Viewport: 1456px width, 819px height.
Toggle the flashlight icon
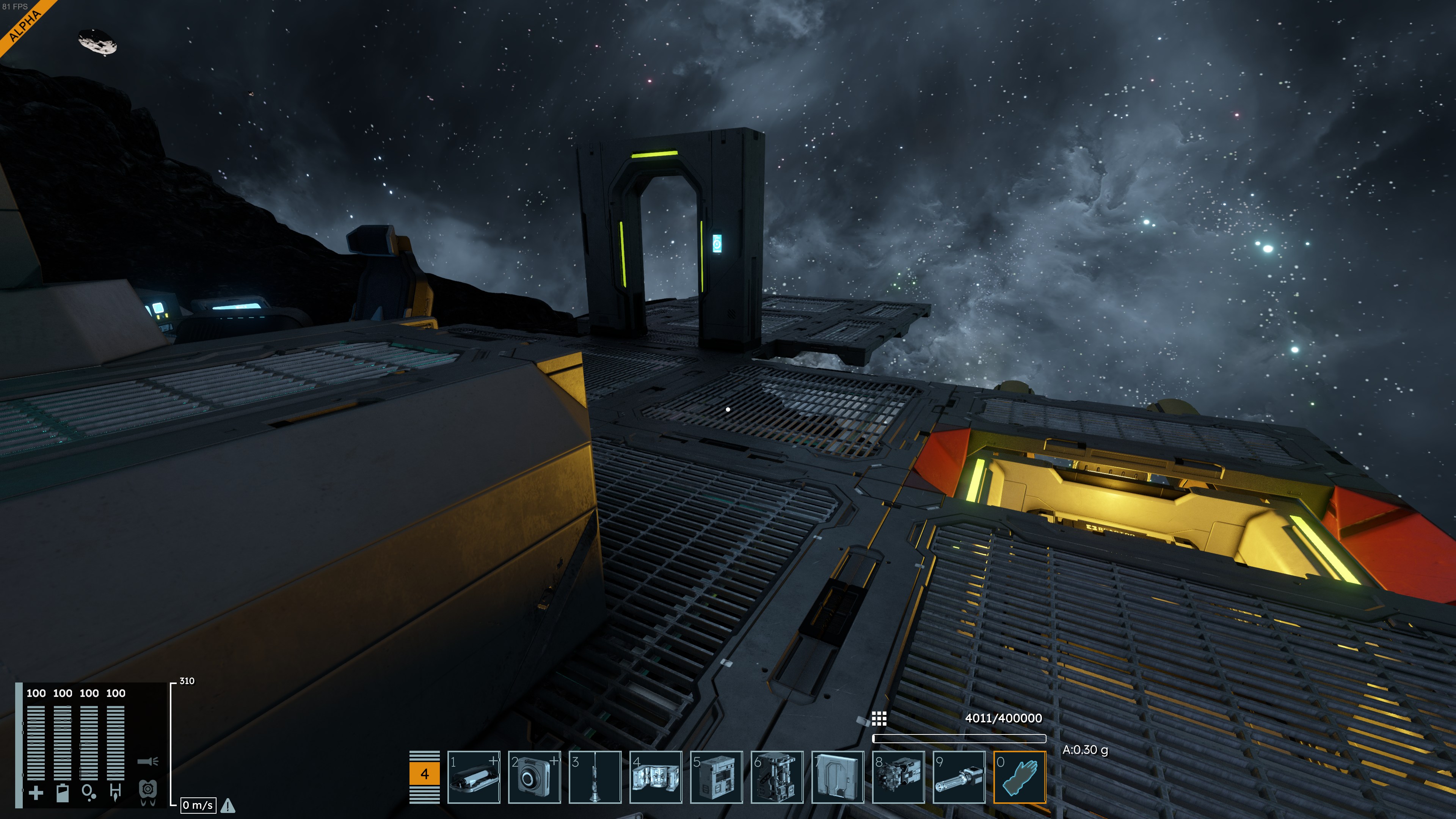[x=147, y=761]
